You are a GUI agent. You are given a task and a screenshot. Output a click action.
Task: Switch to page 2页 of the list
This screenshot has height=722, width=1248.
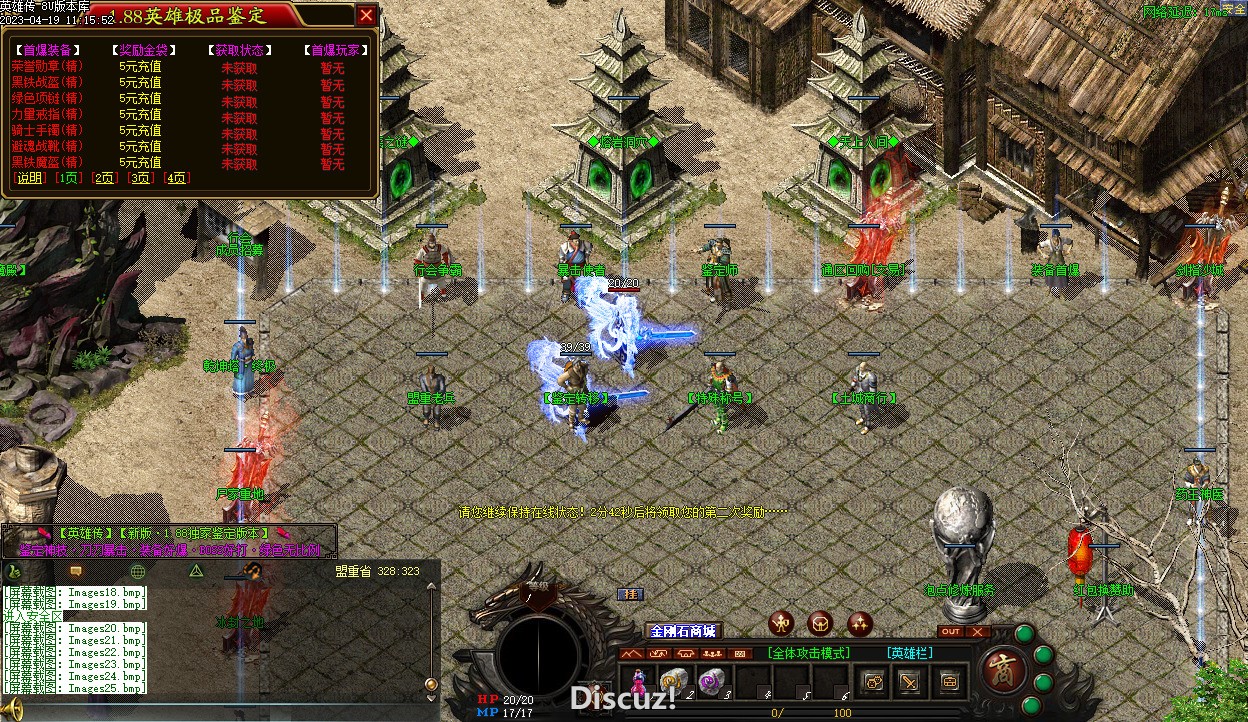(105, 178)
